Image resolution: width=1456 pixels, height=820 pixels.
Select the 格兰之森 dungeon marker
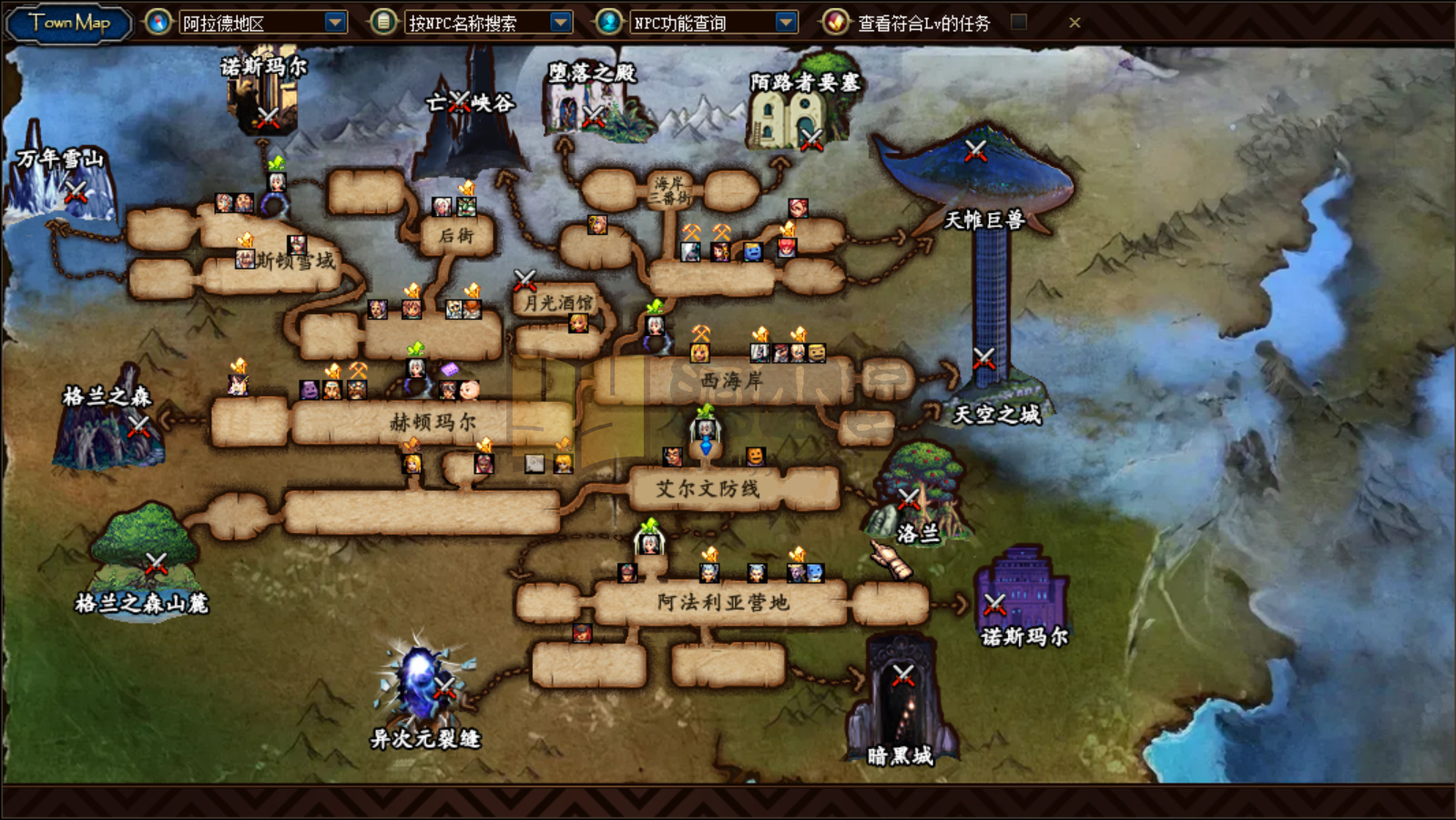pyautogui.click(x=138, y=425)
